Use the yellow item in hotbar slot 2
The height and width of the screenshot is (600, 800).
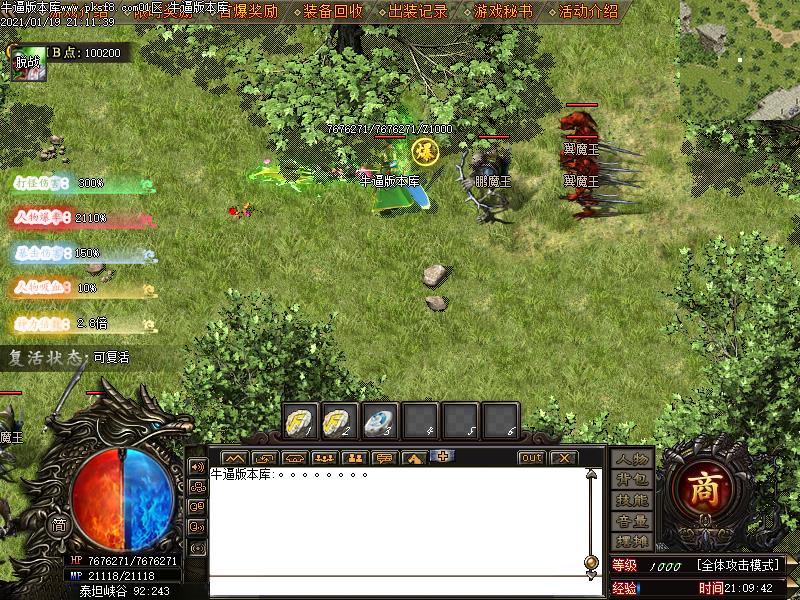[341, 420]
